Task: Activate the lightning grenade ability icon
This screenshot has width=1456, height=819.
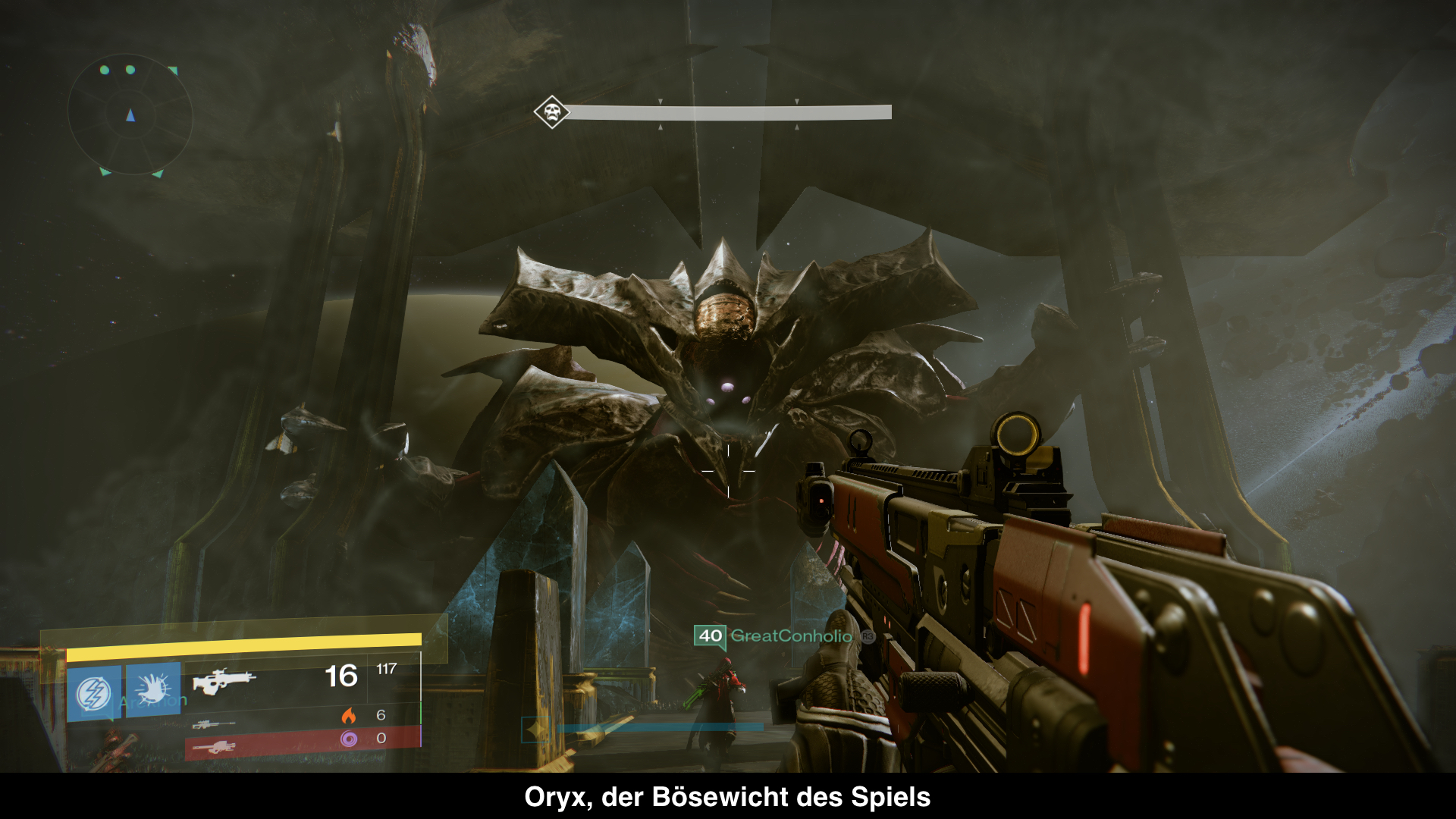Action: click(x=94, y=692)
